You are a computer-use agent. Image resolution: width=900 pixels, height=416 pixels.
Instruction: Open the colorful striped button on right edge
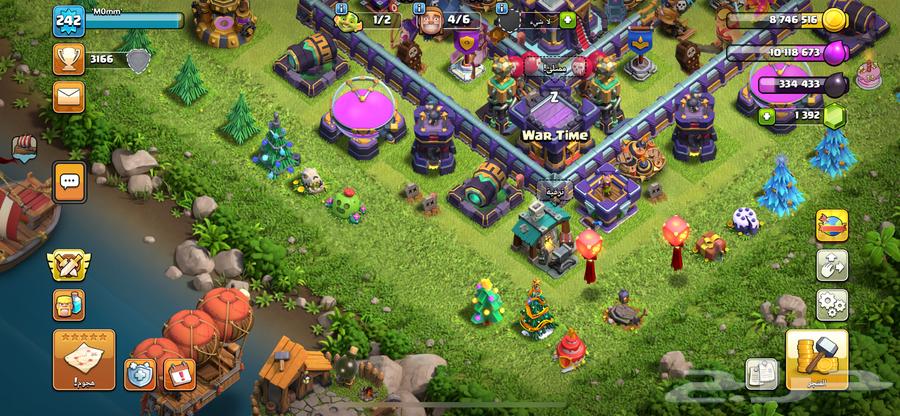[832, 224]
